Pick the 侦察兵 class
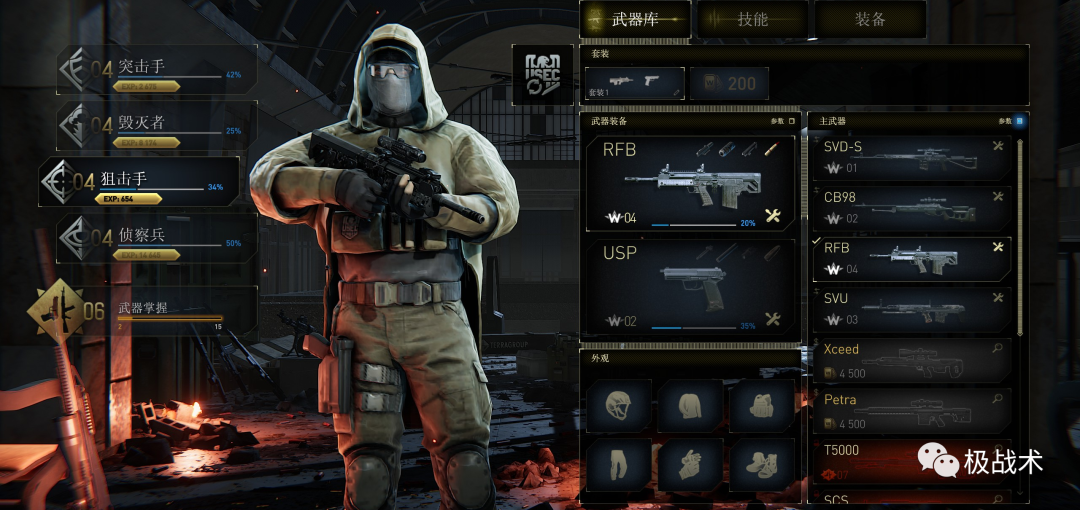 click(157, 238)
